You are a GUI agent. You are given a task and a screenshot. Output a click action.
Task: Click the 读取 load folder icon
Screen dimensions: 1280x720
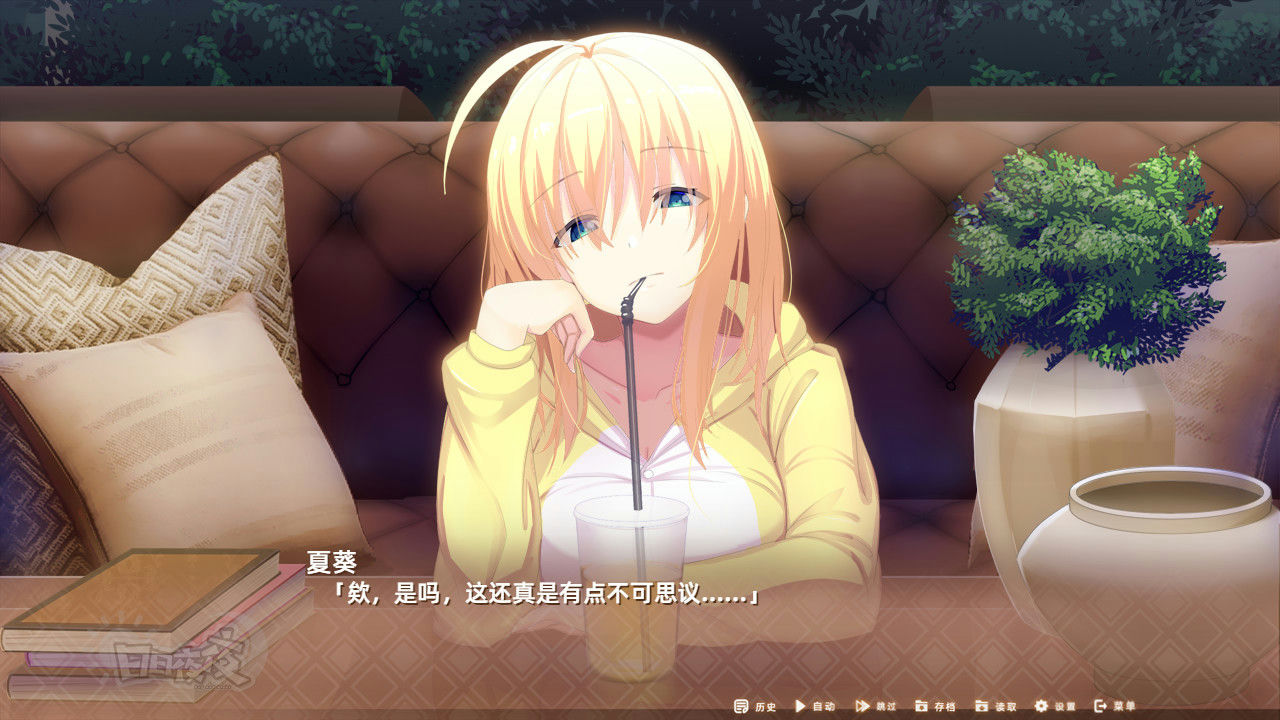981,707
